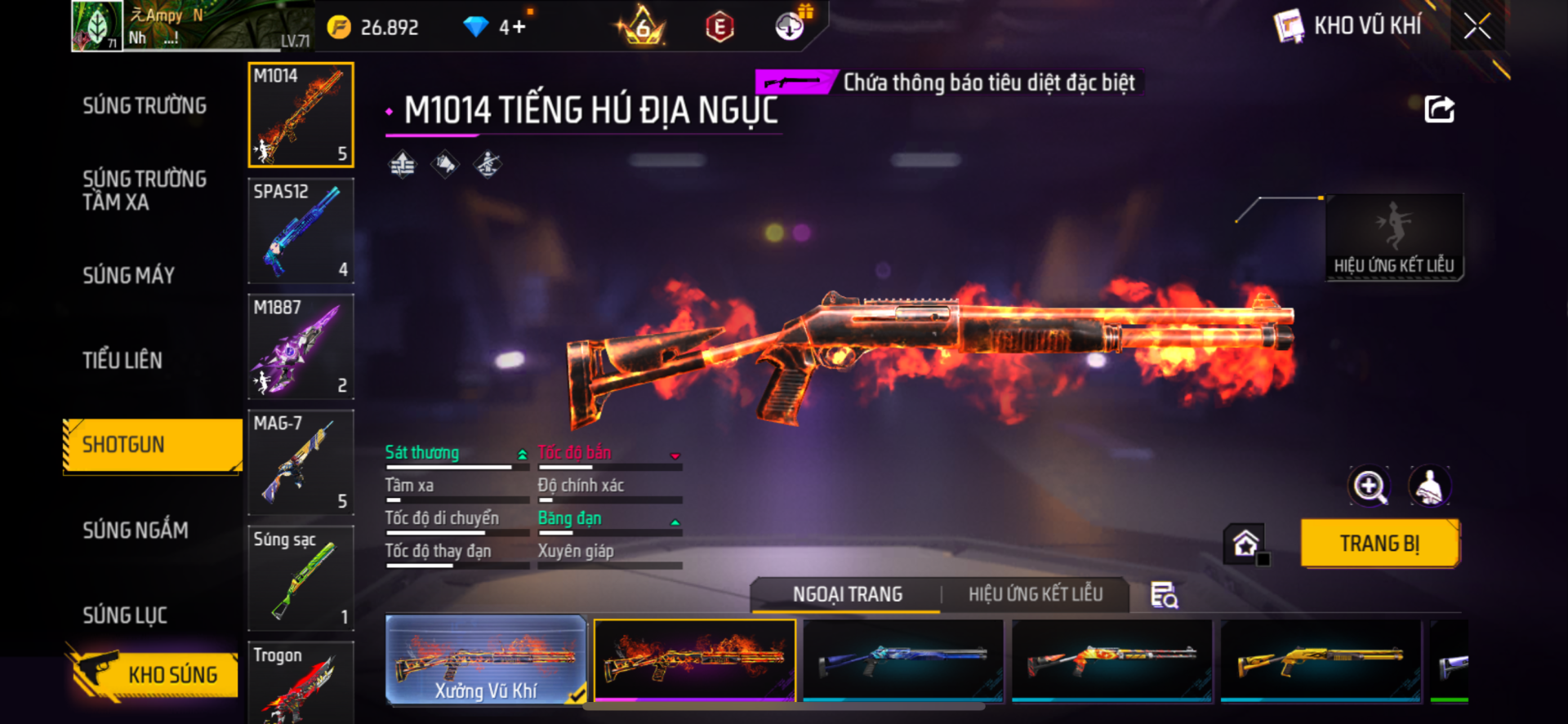Screen dimensions: 1568x724
Task: Switch to the Hiệu Ứng Kết Liễu tab
Action: [x=1036, y=594]
